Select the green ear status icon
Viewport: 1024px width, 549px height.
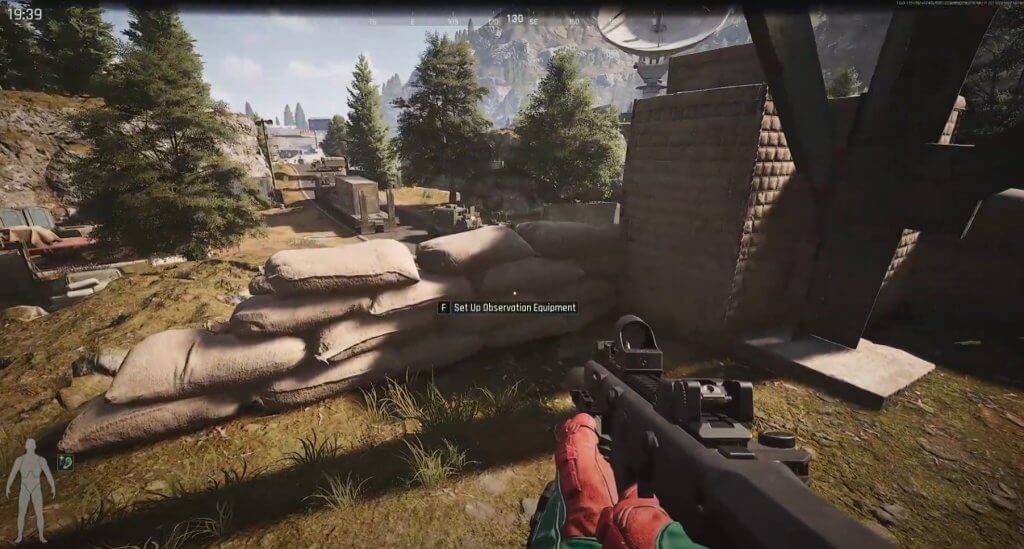(x=65, y=461)
